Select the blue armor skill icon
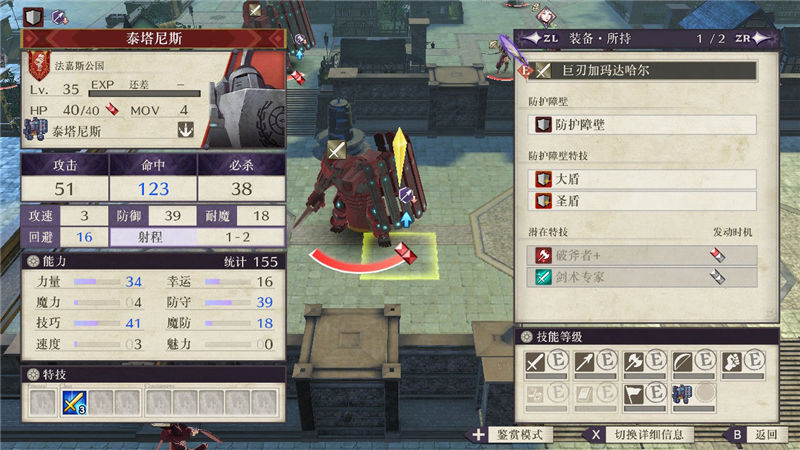800x450 pixels. [x=680, y=393]
